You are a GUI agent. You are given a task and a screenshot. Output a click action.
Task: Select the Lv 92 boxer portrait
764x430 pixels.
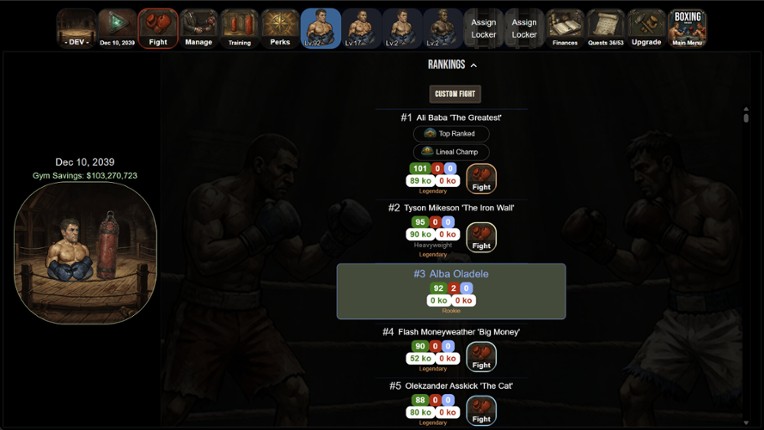[321, 28]
